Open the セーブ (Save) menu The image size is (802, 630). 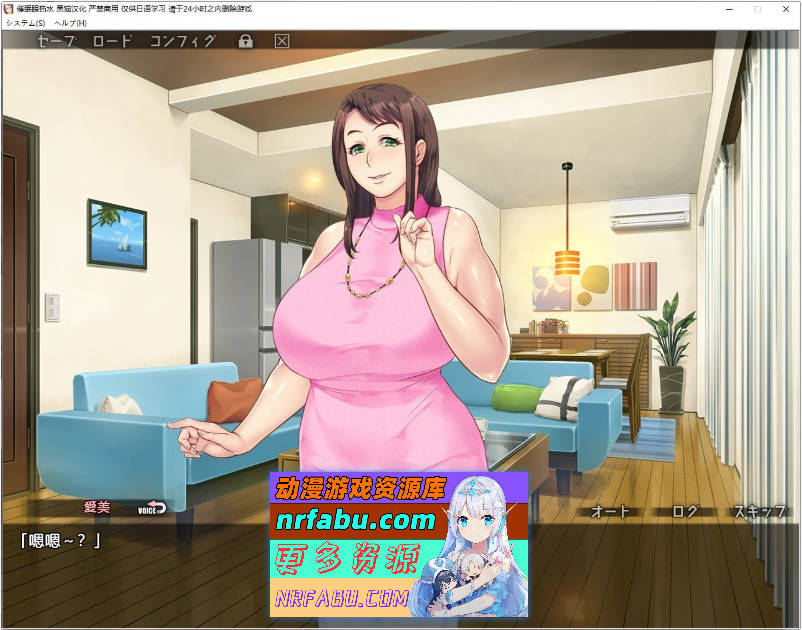tap(56, 41)
